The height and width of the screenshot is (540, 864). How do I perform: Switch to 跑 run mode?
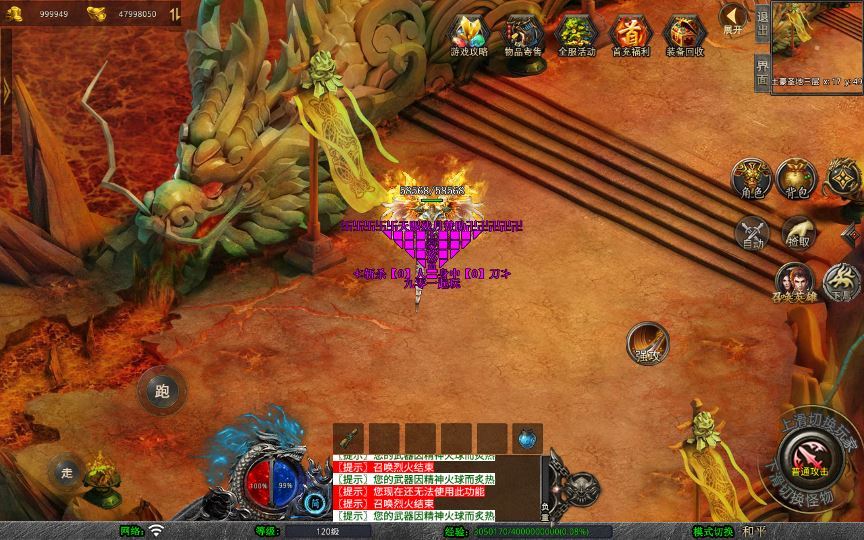pyautogui.click(x=160, y=390)
